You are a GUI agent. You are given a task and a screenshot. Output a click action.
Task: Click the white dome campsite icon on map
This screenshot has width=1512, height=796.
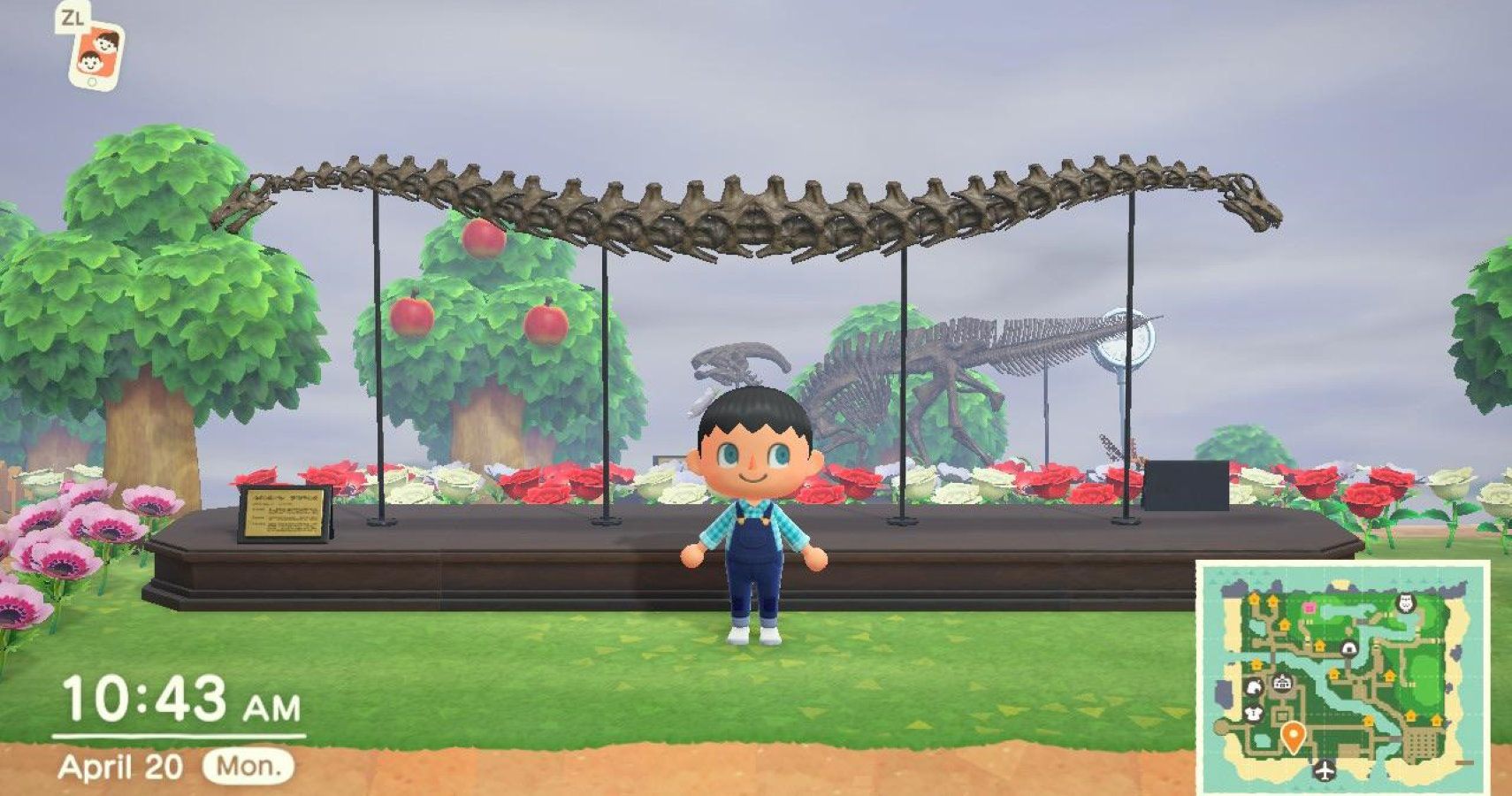point(1348,649)
